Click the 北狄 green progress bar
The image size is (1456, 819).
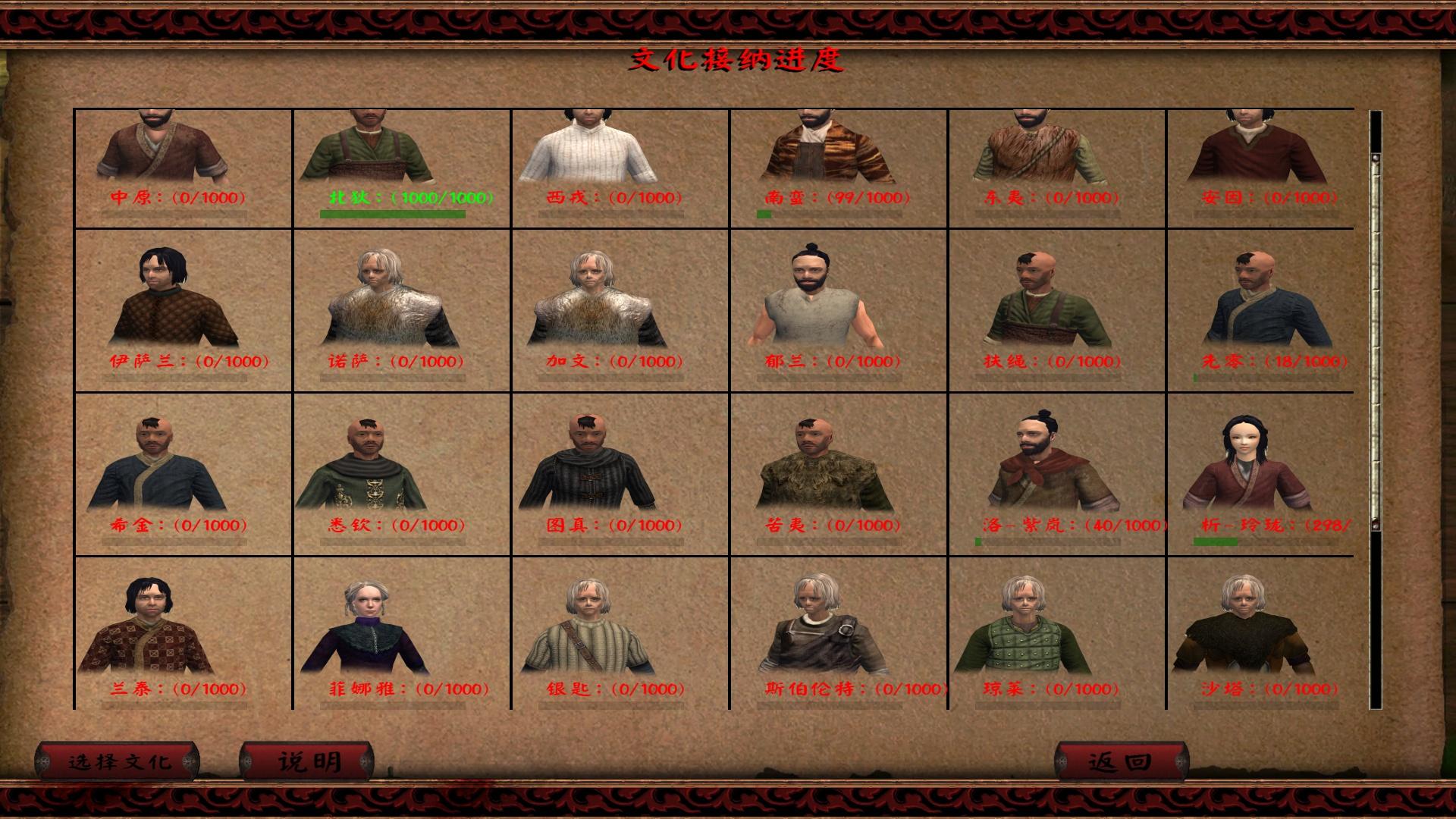(x=394, y=214)
